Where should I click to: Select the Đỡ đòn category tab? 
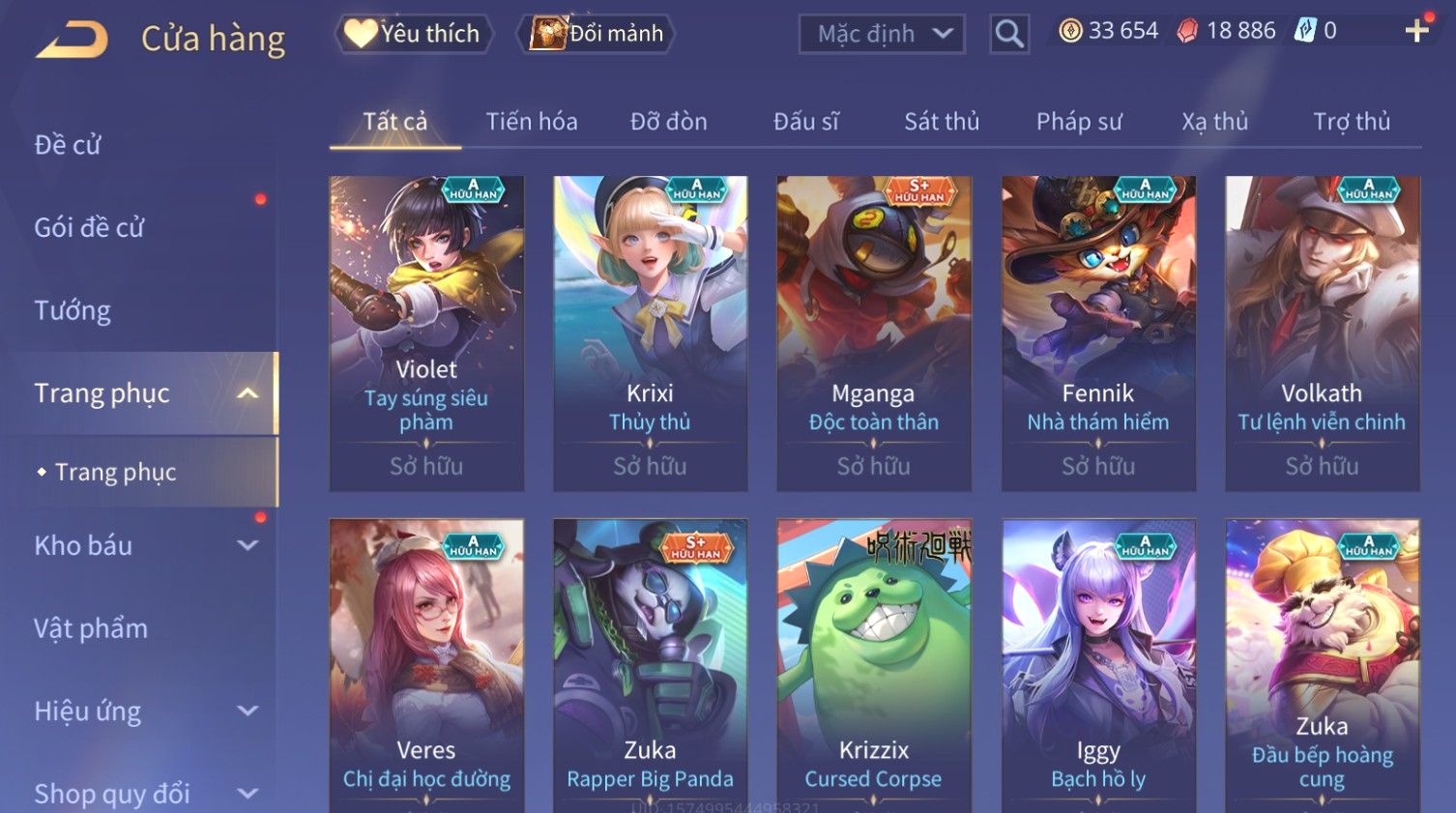coord(669,122)
